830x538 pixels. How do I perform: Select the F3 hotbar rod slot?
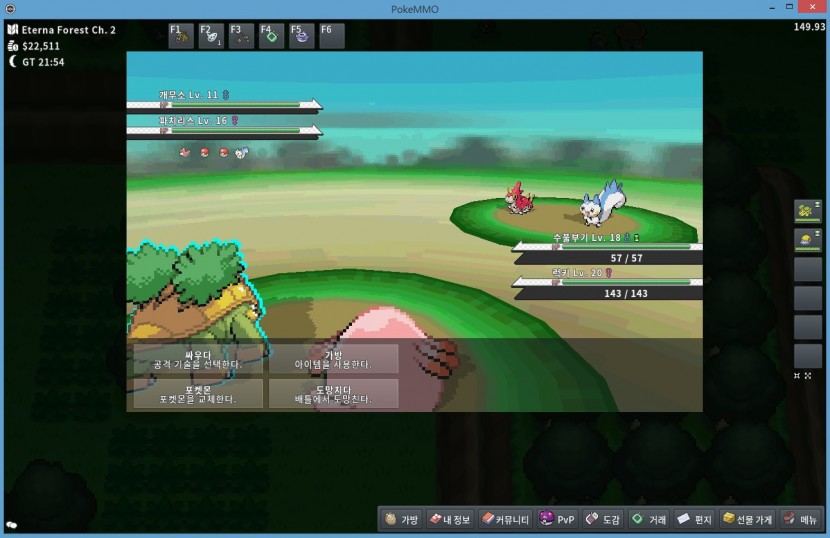(x=241, y=36)
